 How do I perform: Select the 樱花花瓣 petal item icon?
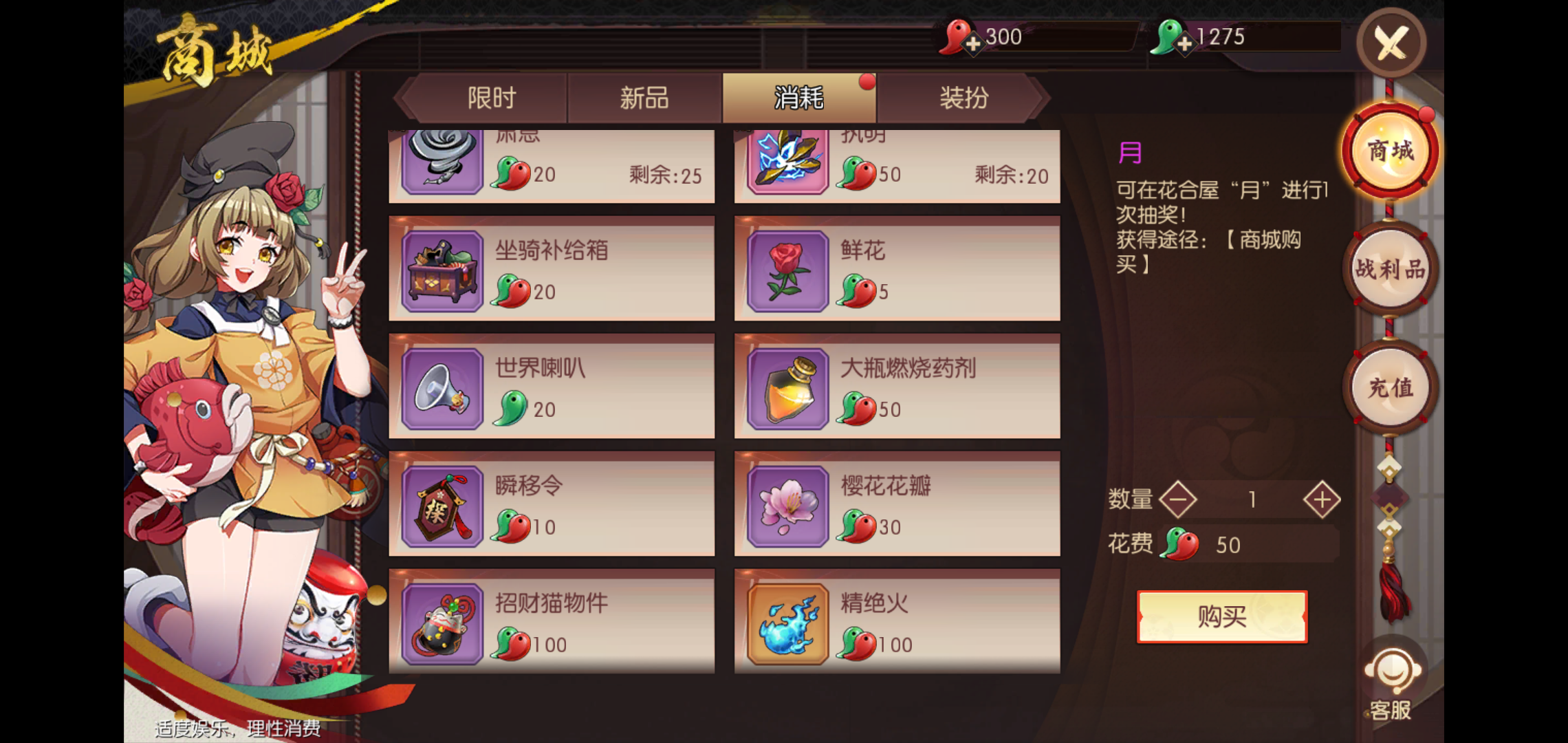pyautogui.click(x=786, y=506)
